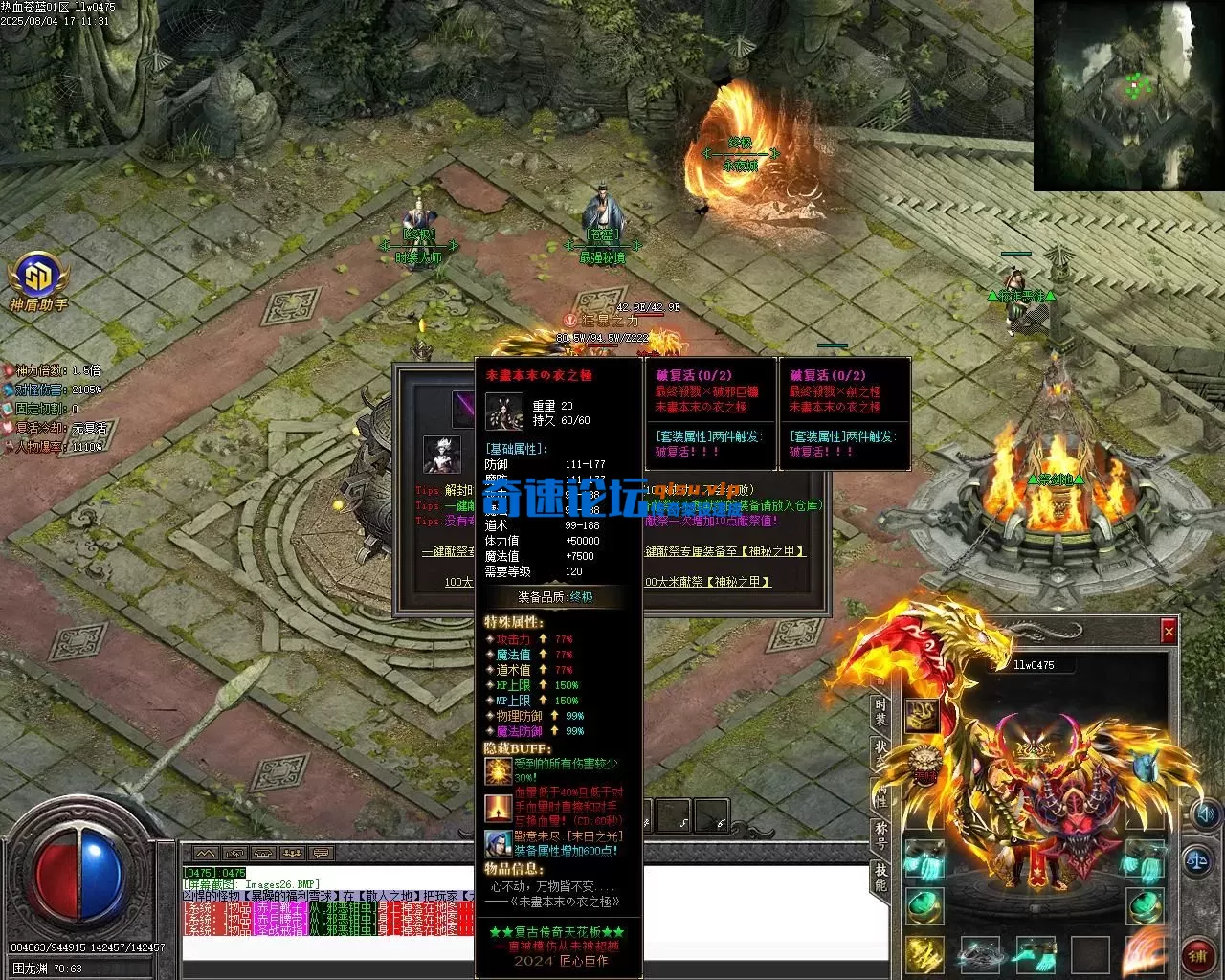The width and height of the screenshot is (1225, 980).
Task: Click the minimap in the corner
Action: click(1128, 95)
